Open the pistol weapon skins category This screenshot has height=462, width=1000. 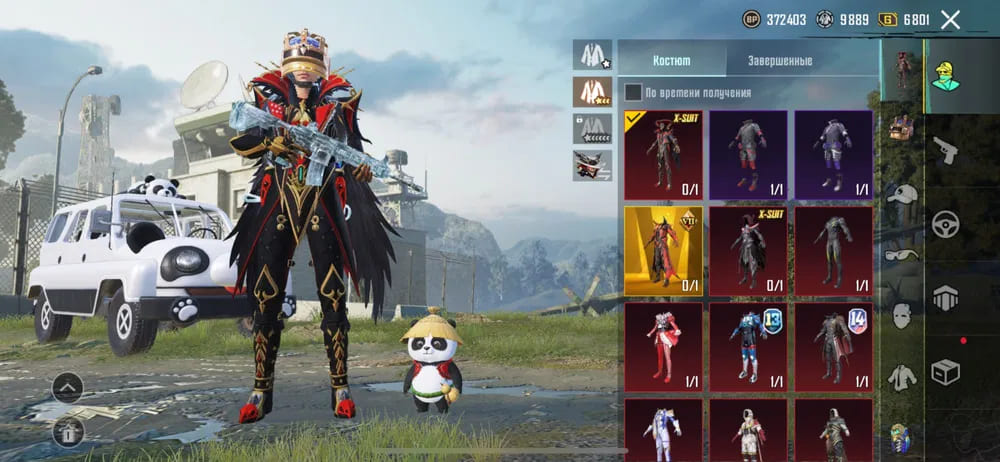click(945, 150)
